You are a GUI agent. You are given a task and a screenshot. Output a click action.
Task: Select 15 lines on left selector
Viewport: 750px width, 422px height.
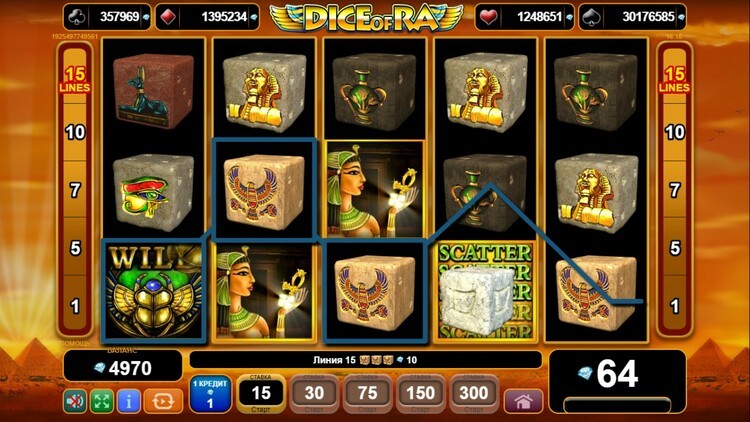pos(75,80)
